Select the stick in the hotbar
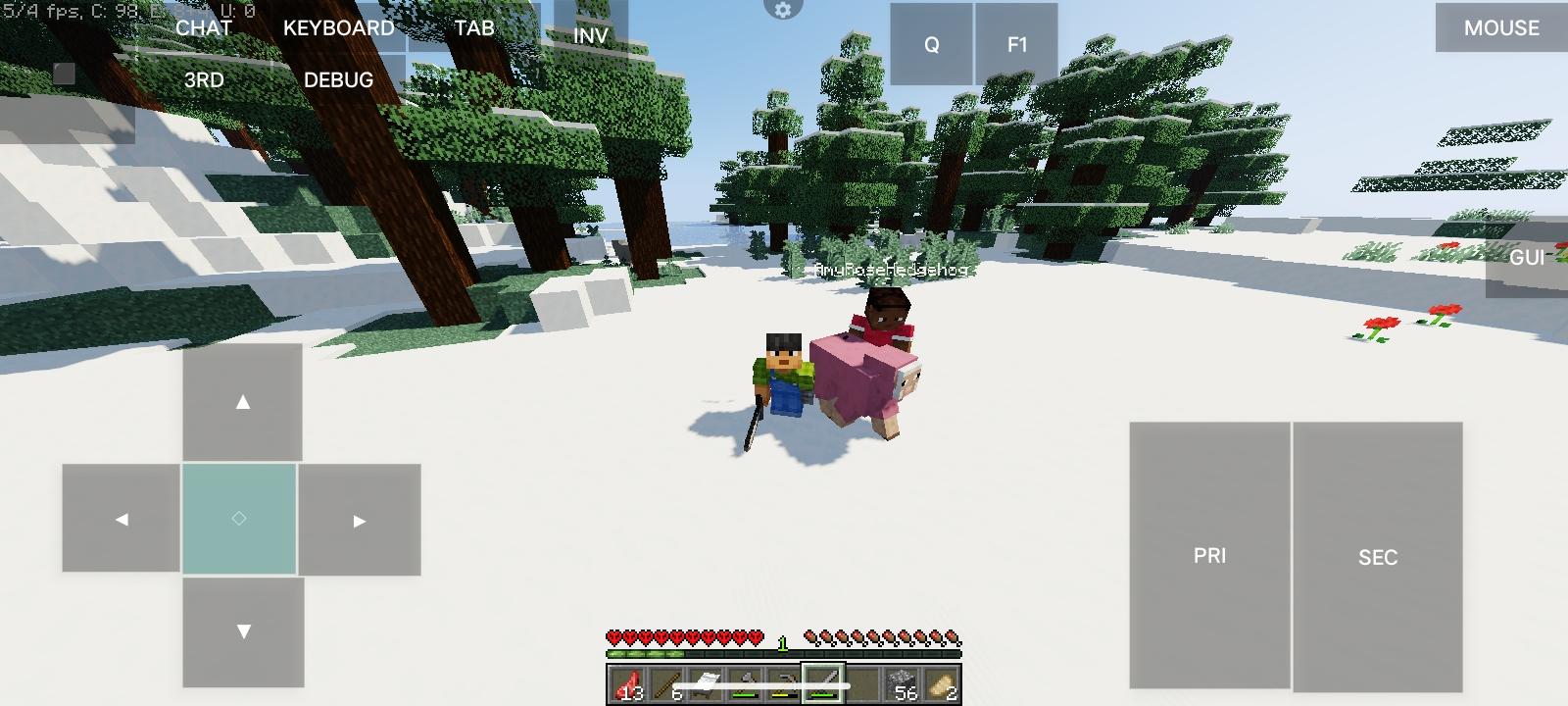1568x706 pixels. [x=665, y=681]
